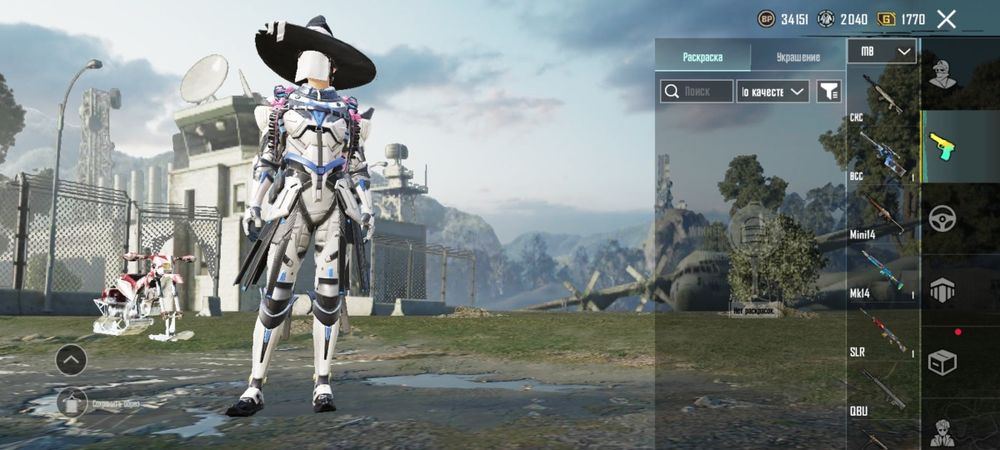
Task: Open the steering wheel vehicle category
Action: [940, 218]
